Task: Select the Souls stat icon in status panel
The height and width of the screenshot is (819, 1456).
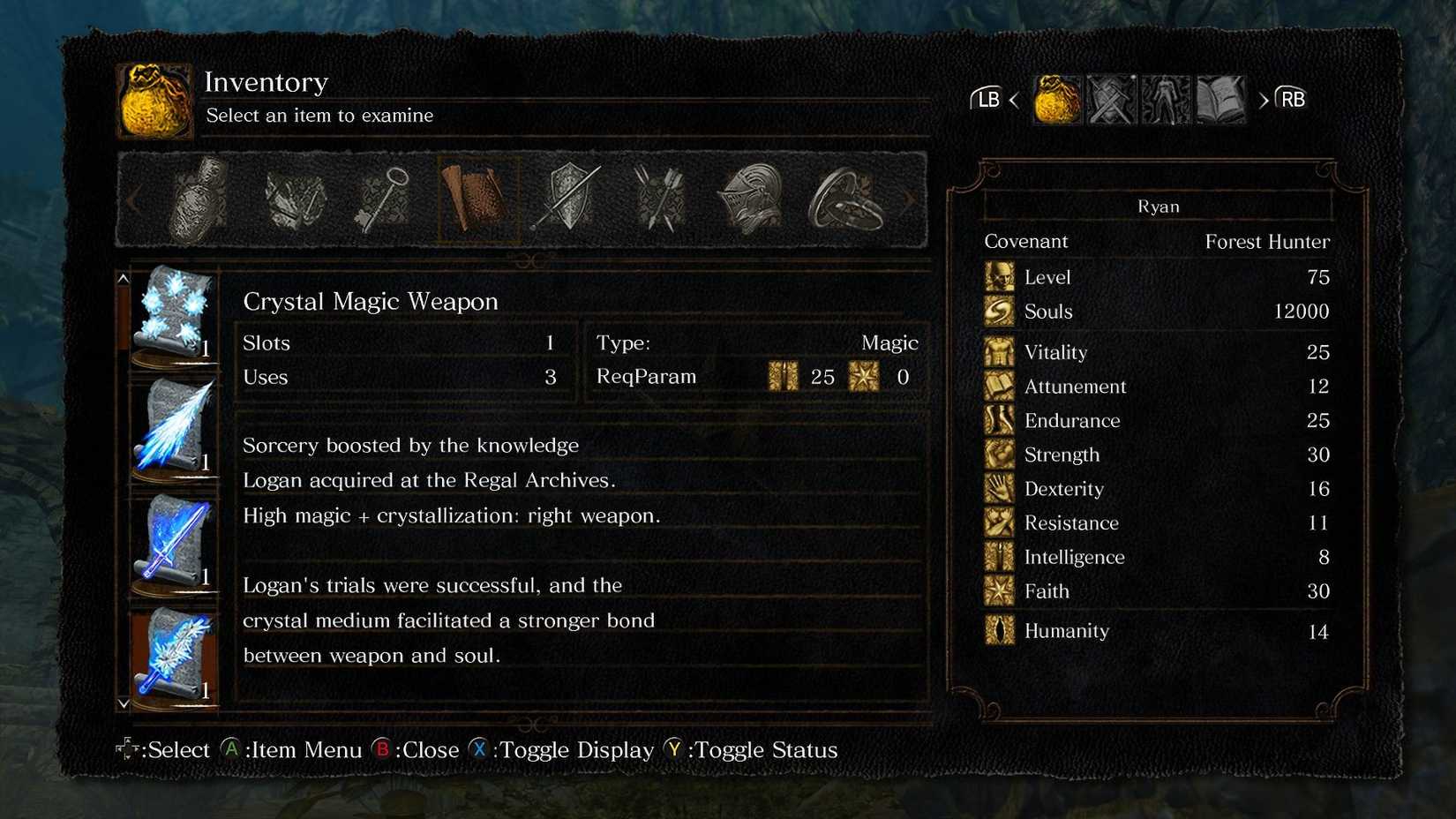Action: 998,312
